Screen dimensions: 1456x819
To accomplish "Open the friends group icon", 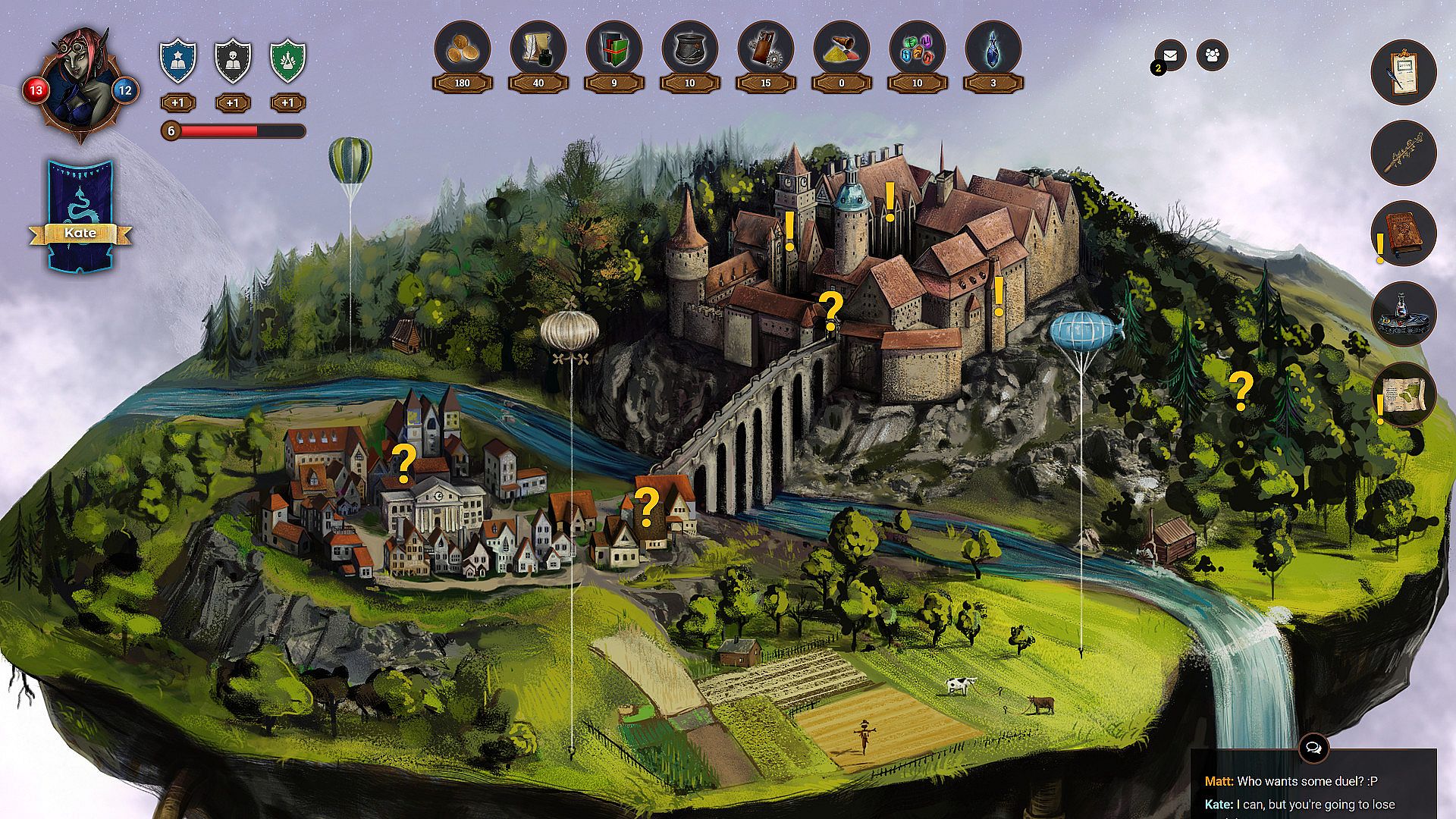I will [x=1212, y=55].
